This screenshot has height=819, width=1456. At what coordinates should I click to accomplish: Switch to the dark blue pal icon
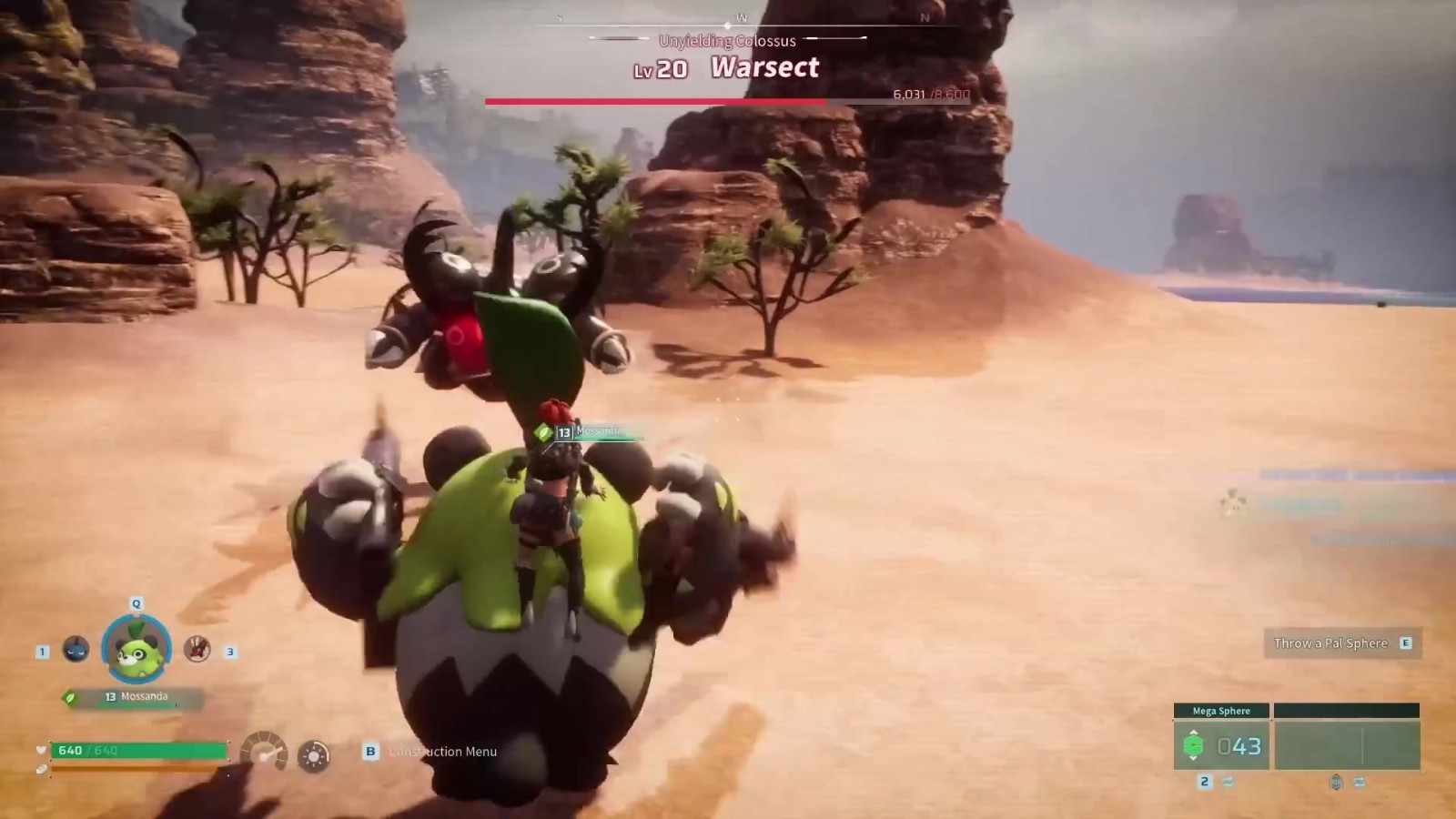[x=76, y=649]
